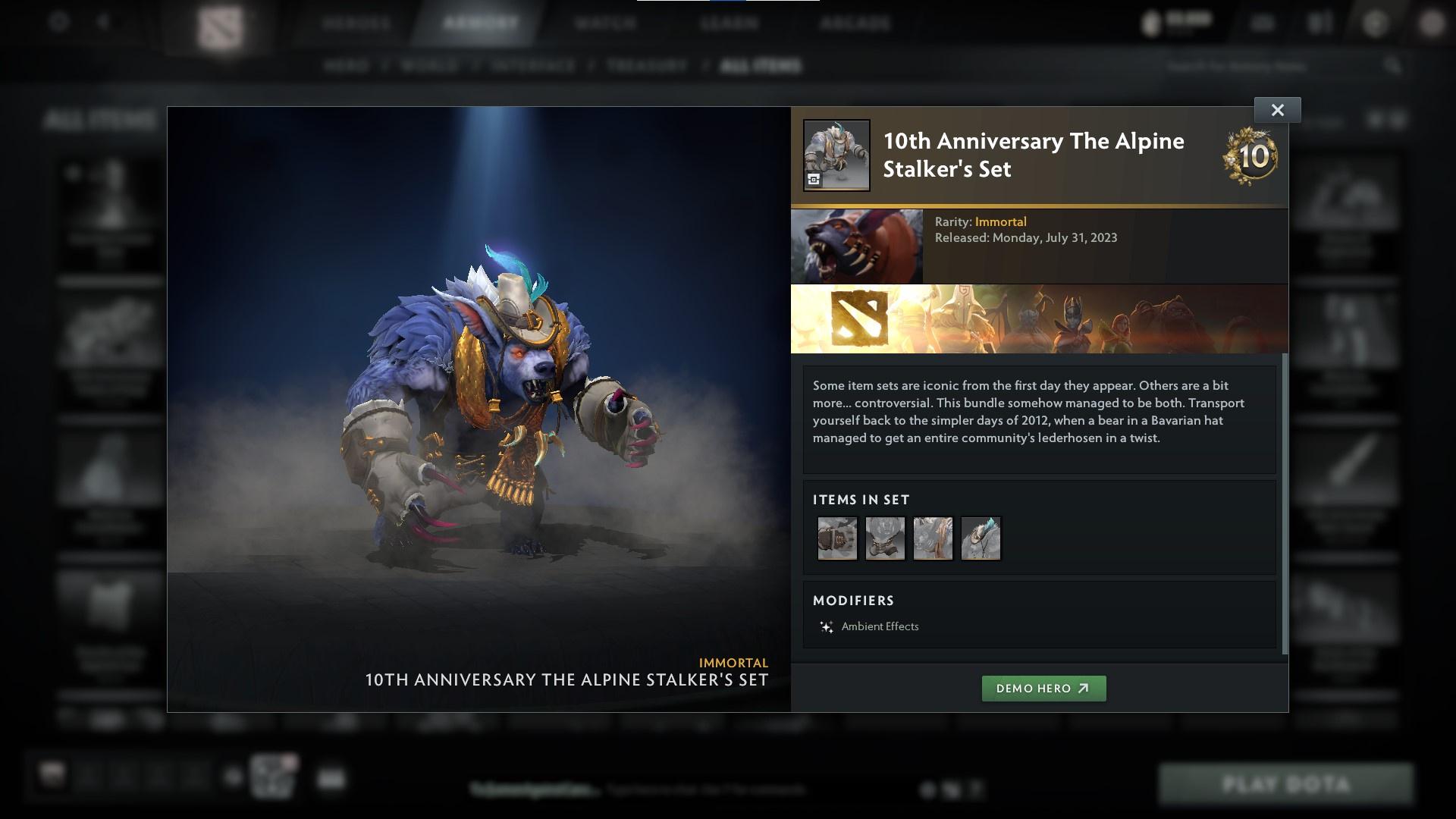
Task: Click the Dota 2 logo in the top bar
Action: pyautogui.click(x=221, y=23)
